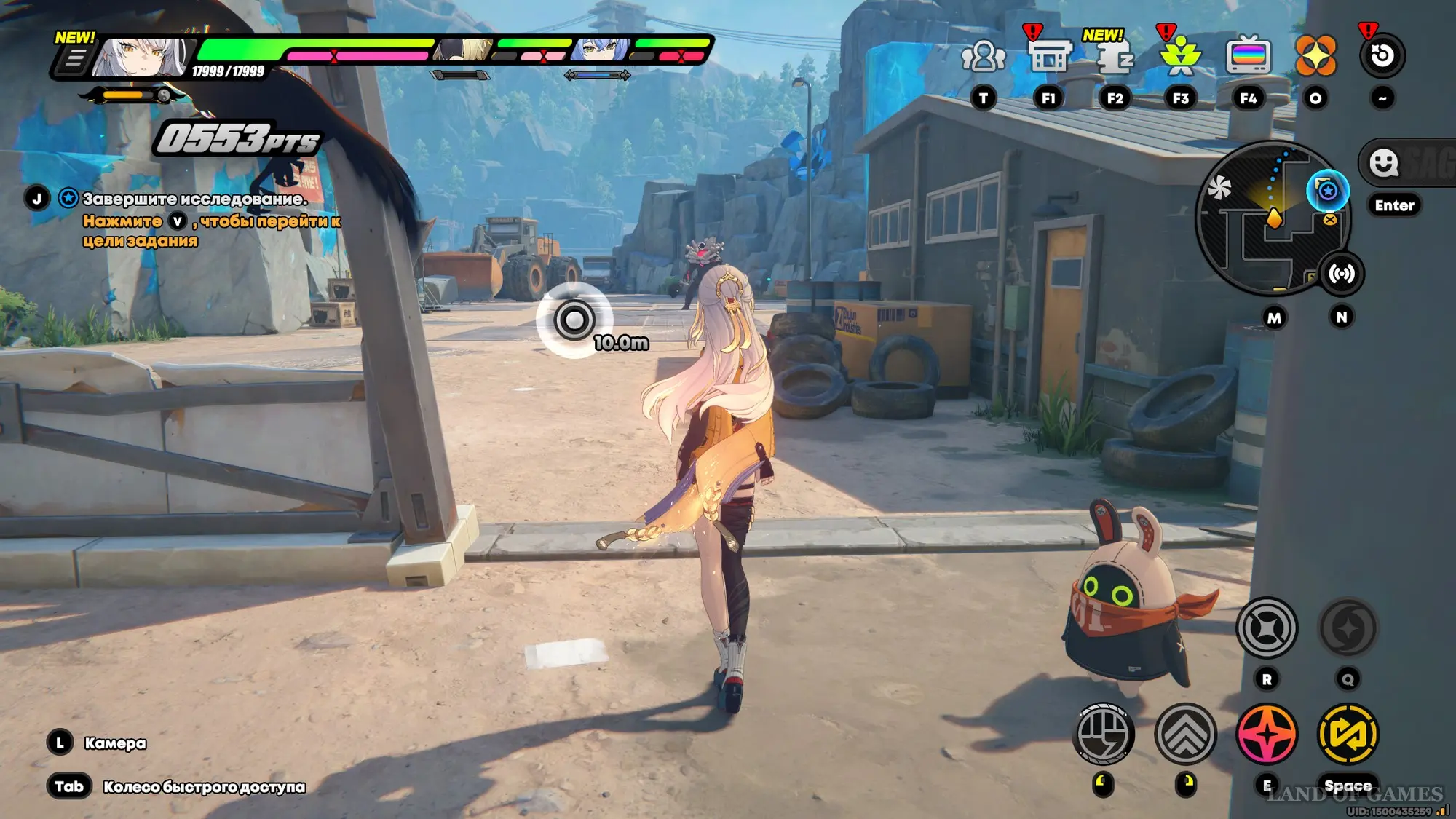Activate the double-chevron sprint icon
The width and height of the screenshot is (1456, 819).
pyautogui.click(x=1185, y=734)
